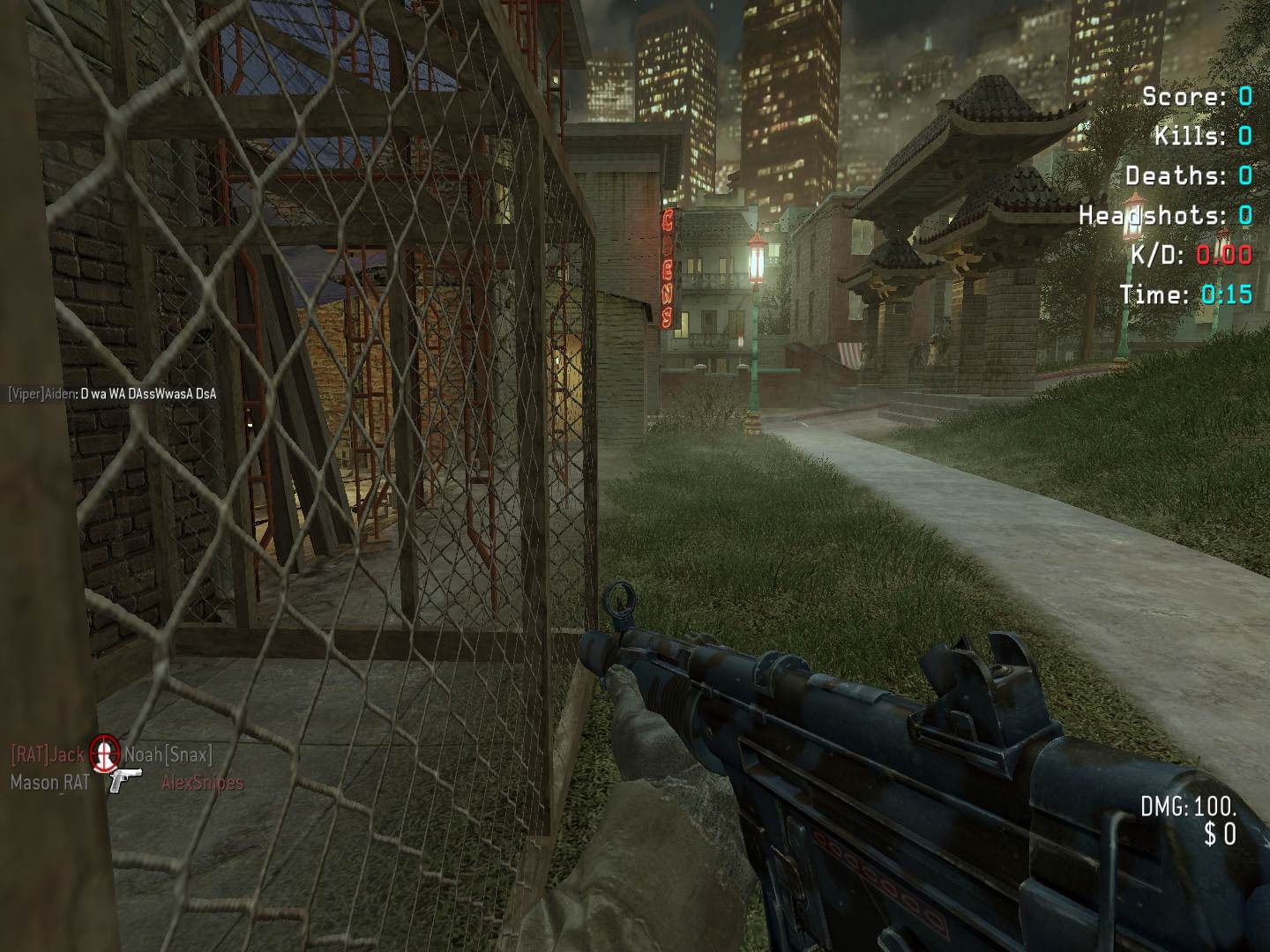This screenshot has height=952, width=1270.
Task: Select the [Viper]Aiden chat message
Action: pos(112,394)
